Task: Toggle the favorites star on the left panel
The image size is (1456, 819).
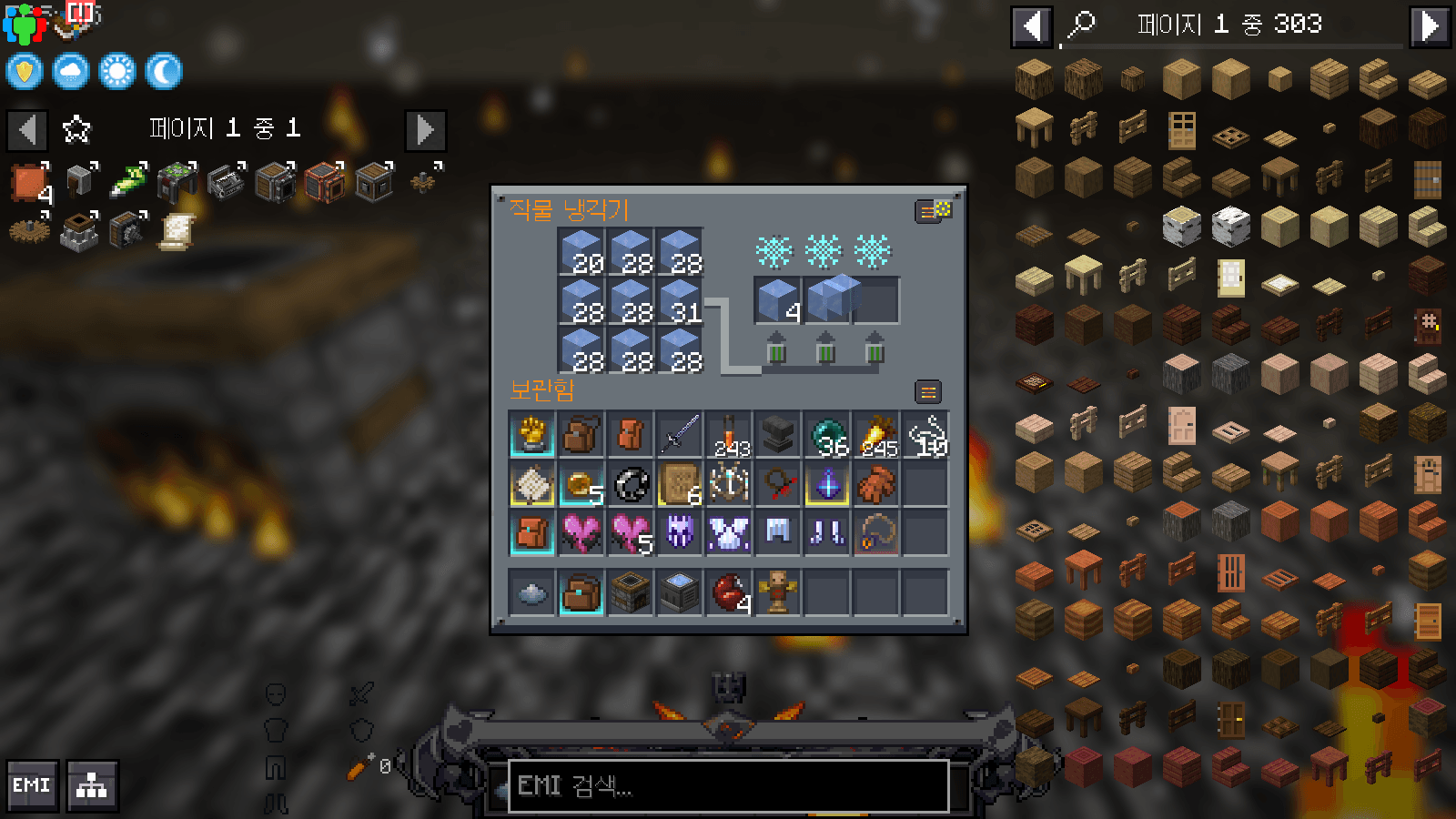Action: [x=76, y=129]
